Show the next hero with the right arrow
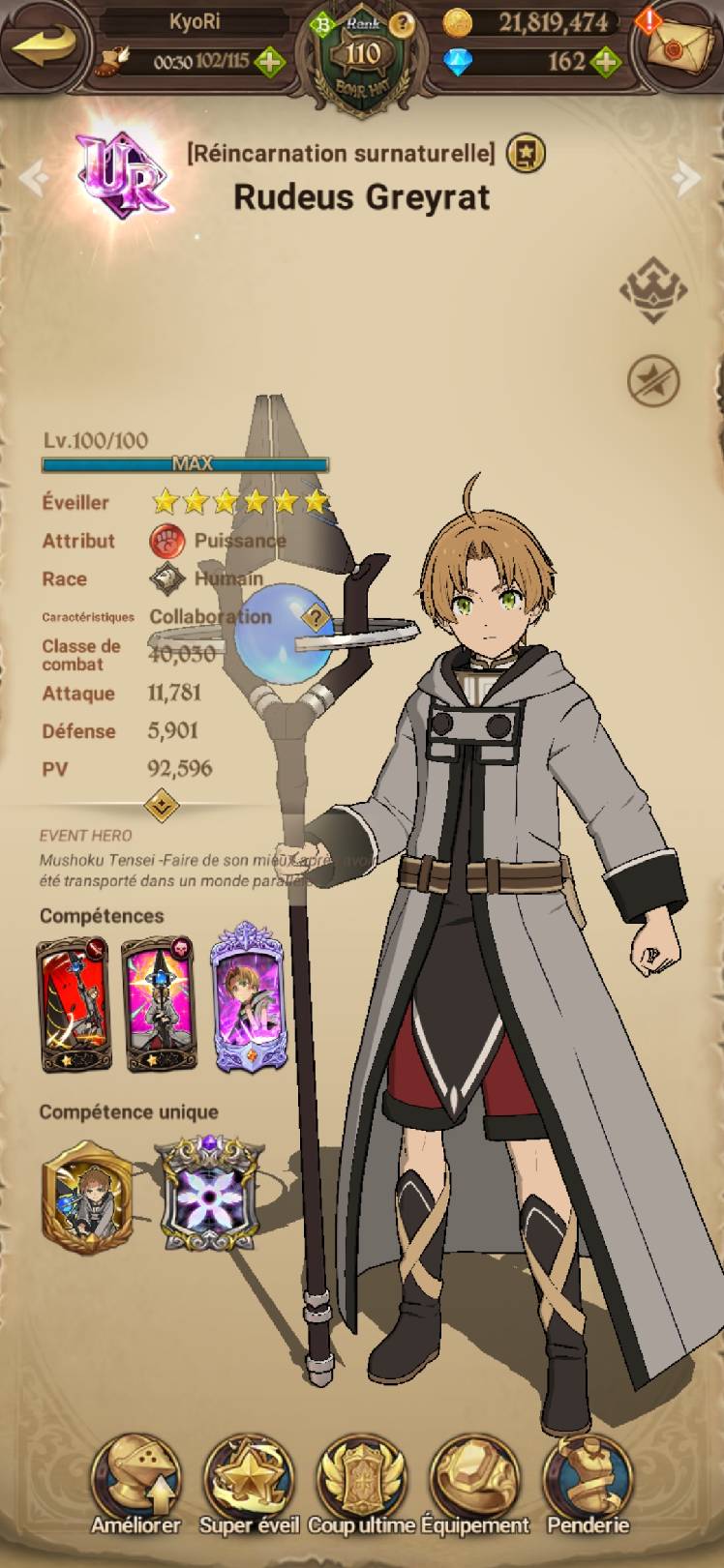 (688, 177)
